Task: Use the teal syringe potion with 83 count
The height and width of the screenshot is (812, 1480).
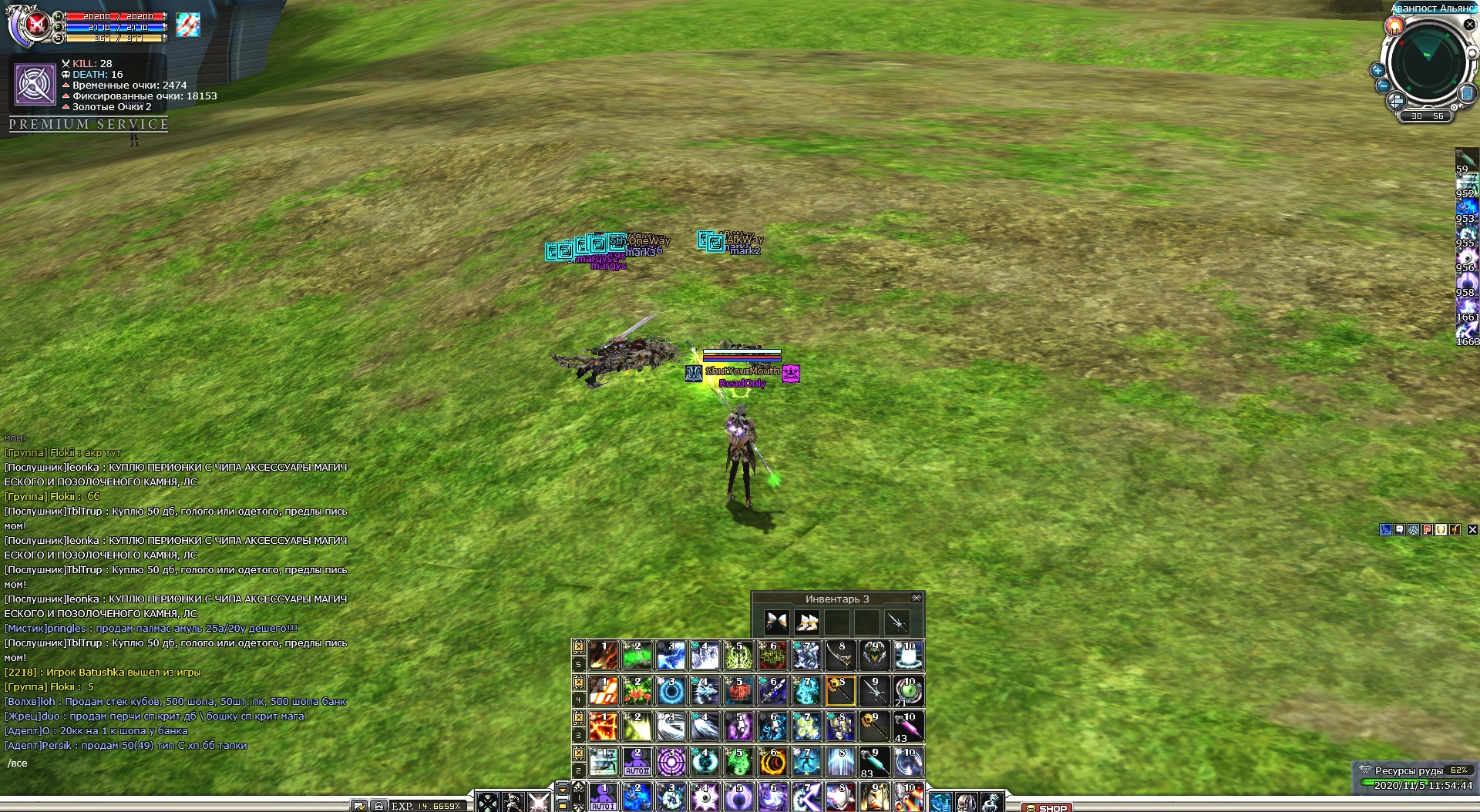Action: click(874, 762)
